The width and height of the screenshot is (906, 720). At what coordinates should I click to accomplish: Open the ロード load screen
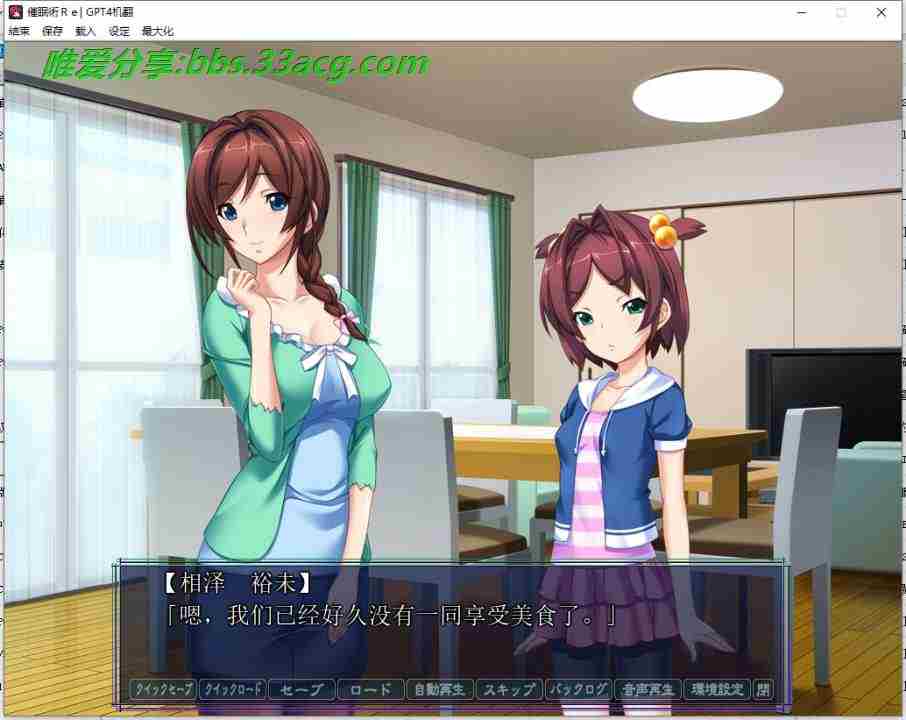(371, 689)
